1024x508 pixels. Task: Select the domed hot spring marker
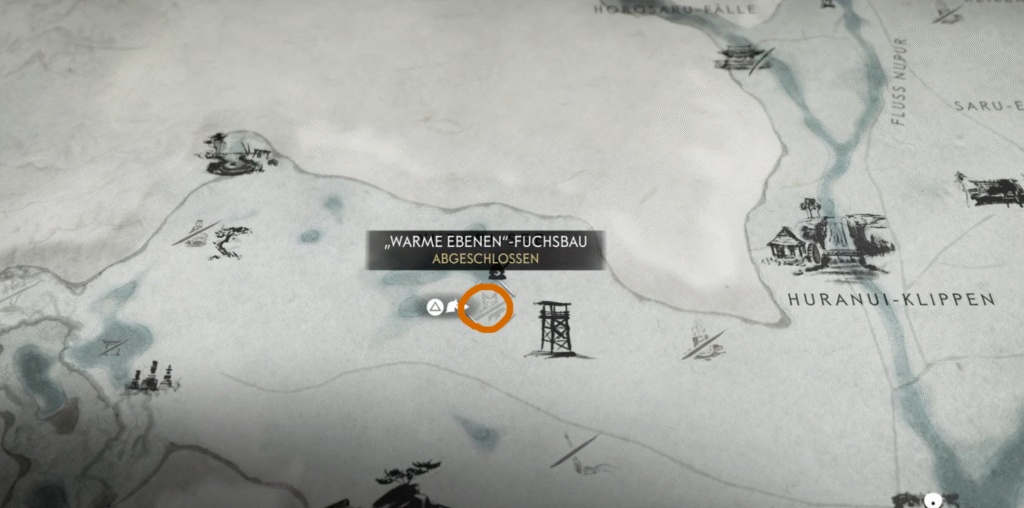tap(237, 153)
